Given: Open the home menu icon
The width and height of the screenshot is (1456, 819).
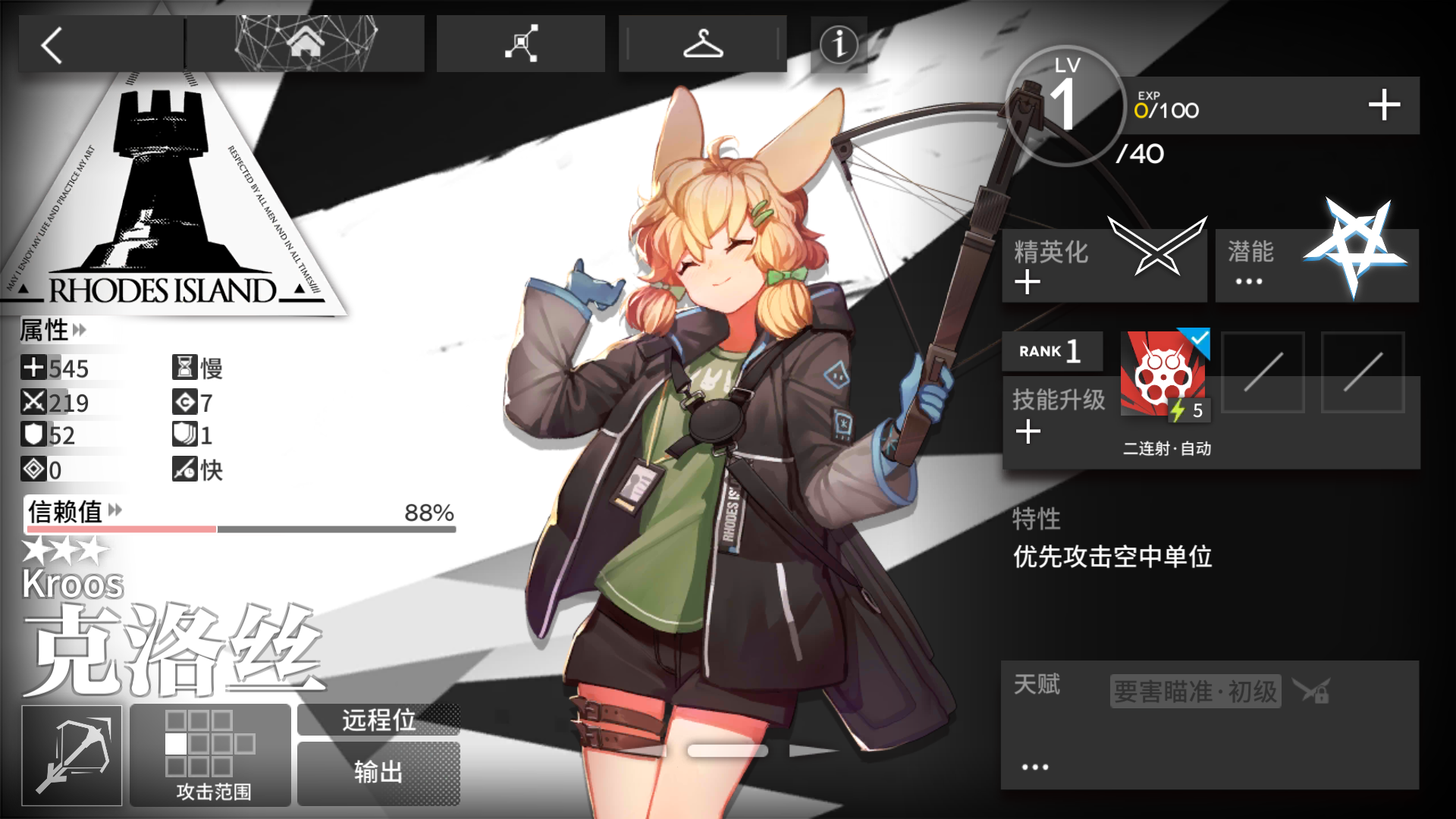Looking at the screenshot, I should [306, 43].
